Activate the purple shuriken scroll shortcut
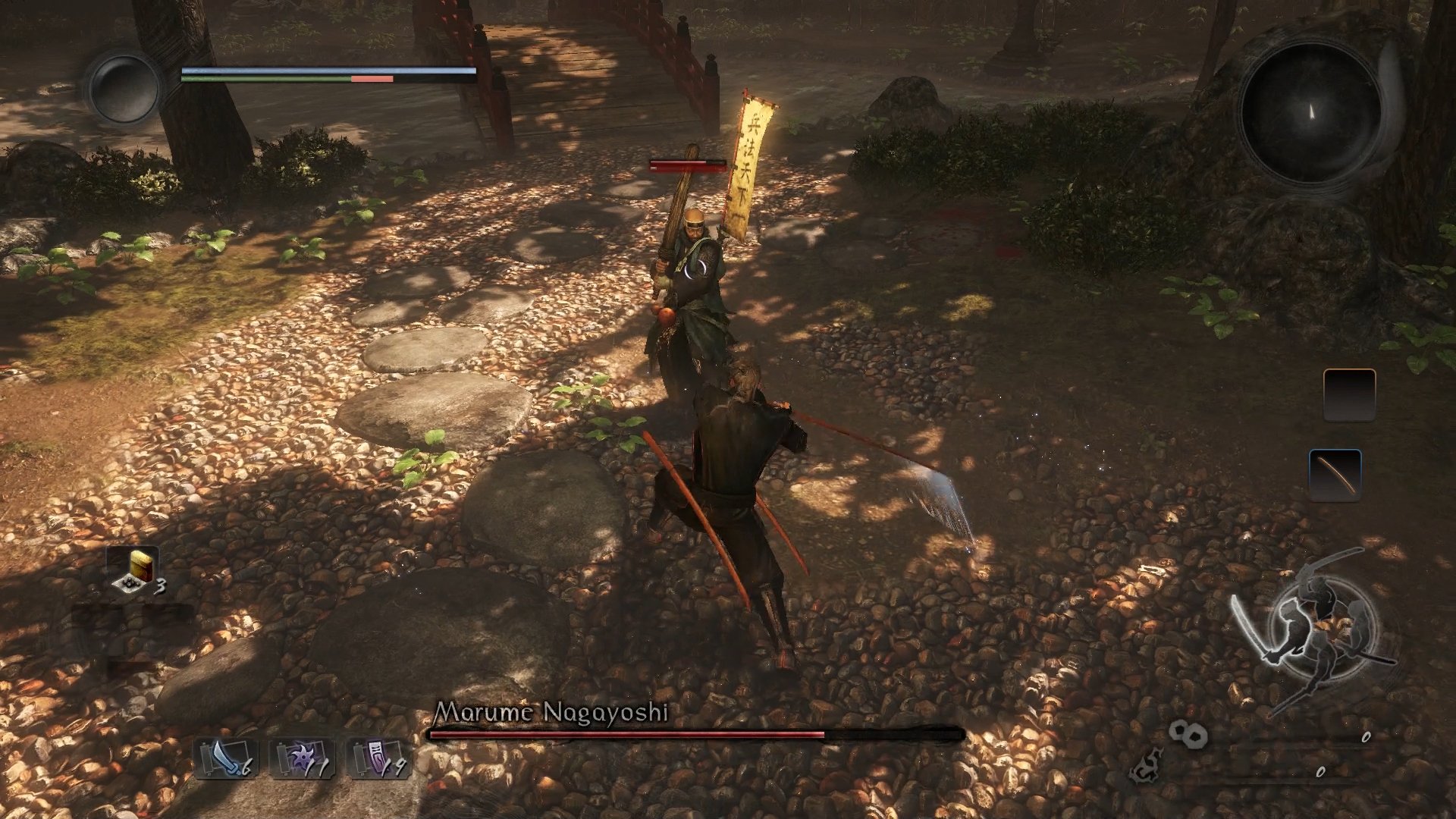 (x=302, y=758)
